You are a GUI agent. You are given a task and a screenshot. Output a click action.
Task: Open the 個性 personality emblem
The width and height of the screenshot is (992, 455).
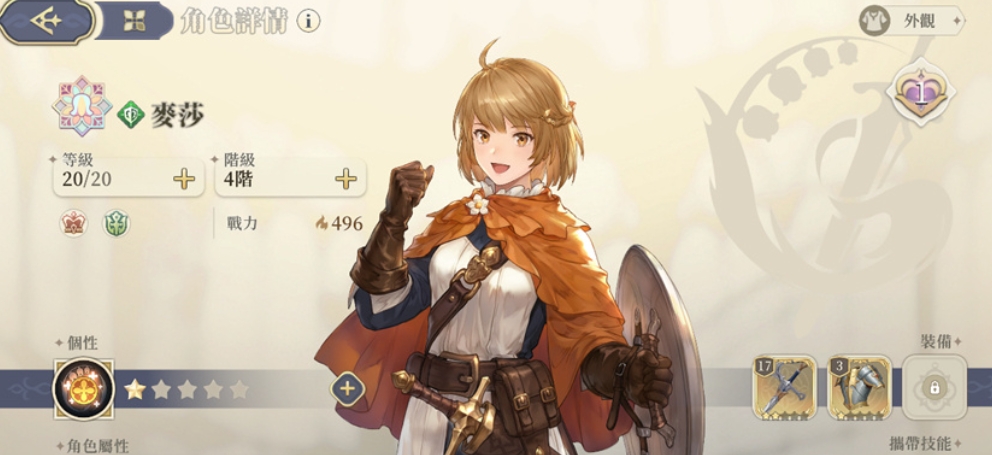(x=84, y=389)
